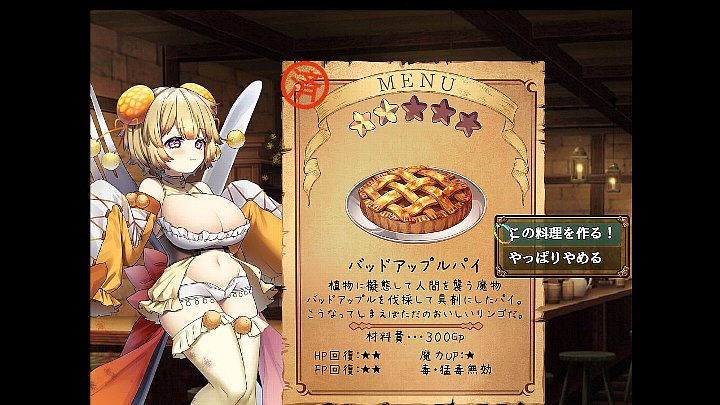Choose "この料理を作る！" to cook the dish
The image size is (720, 405).
[x=561, y=233]
